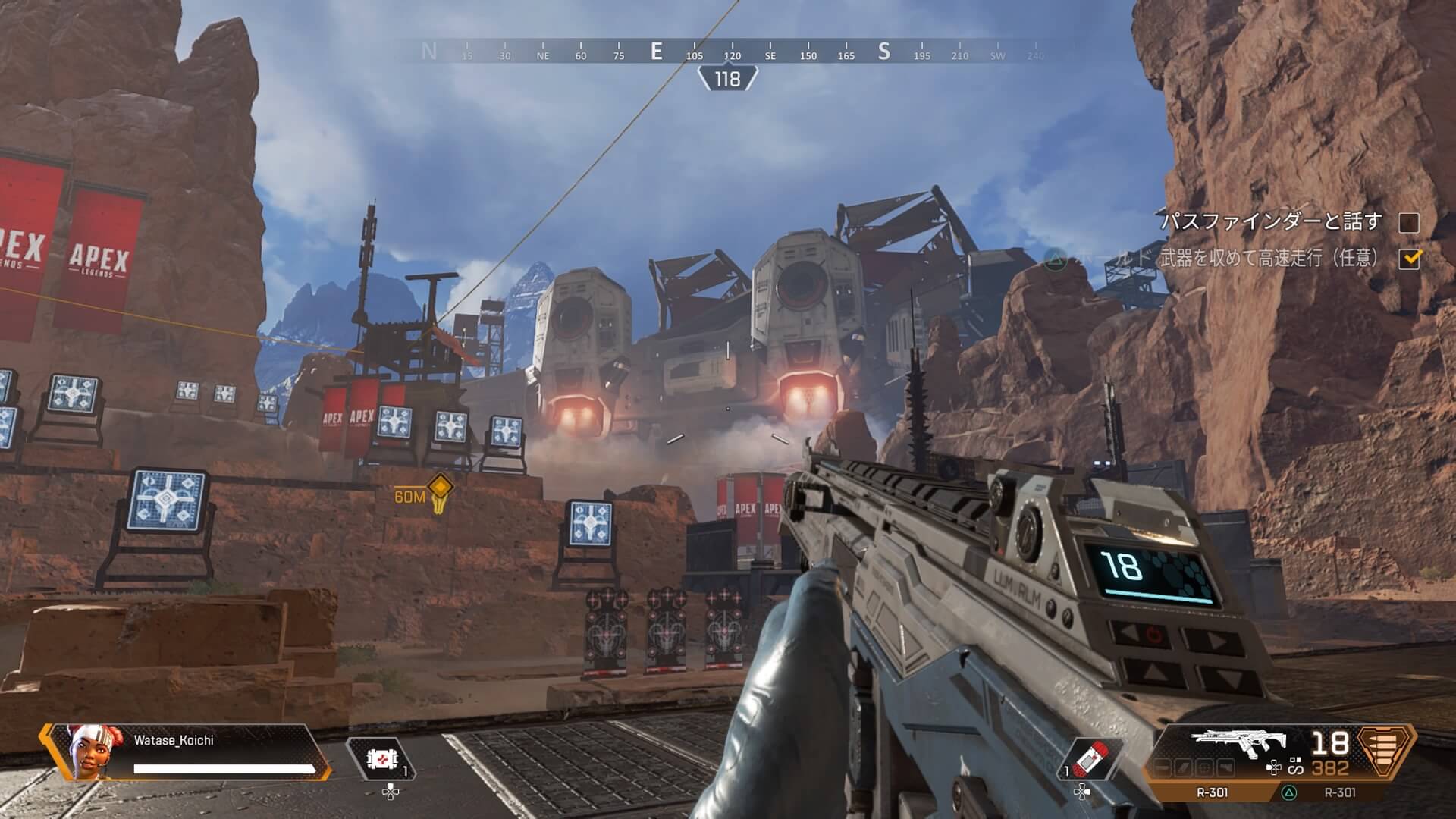Click the unchecked パスファインダーと話す objective box
1456x819 pixels.
pyautogui.click(x=1408, y=222)
